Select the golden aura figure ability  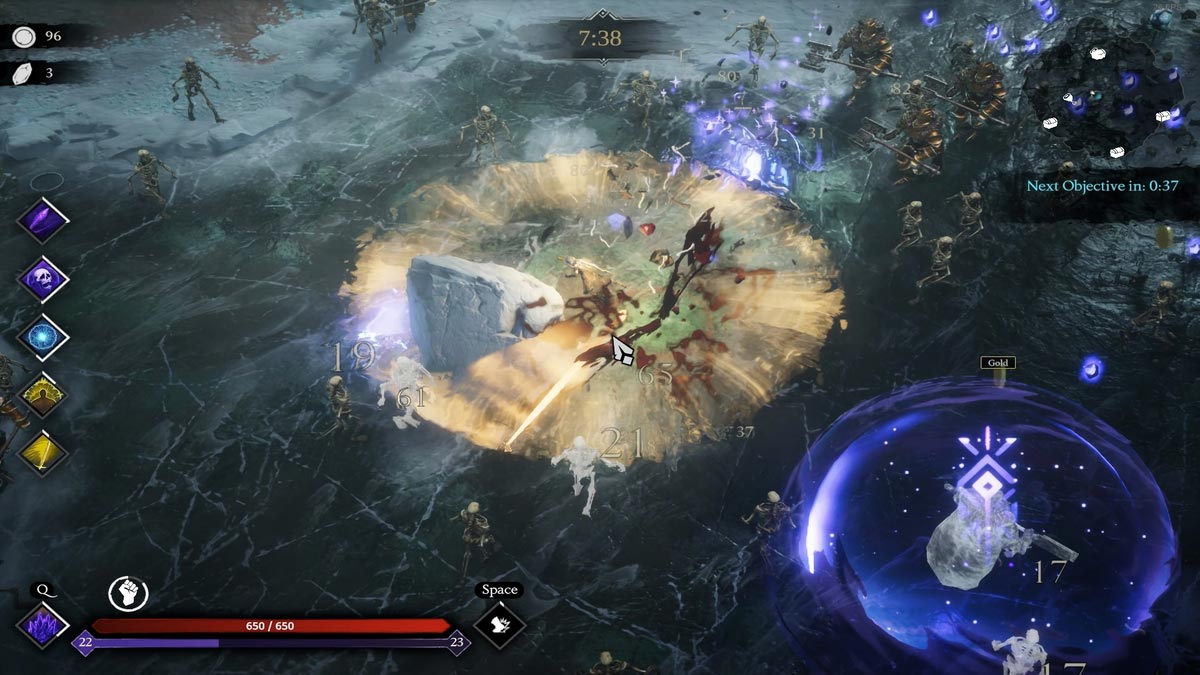point(43,395)
